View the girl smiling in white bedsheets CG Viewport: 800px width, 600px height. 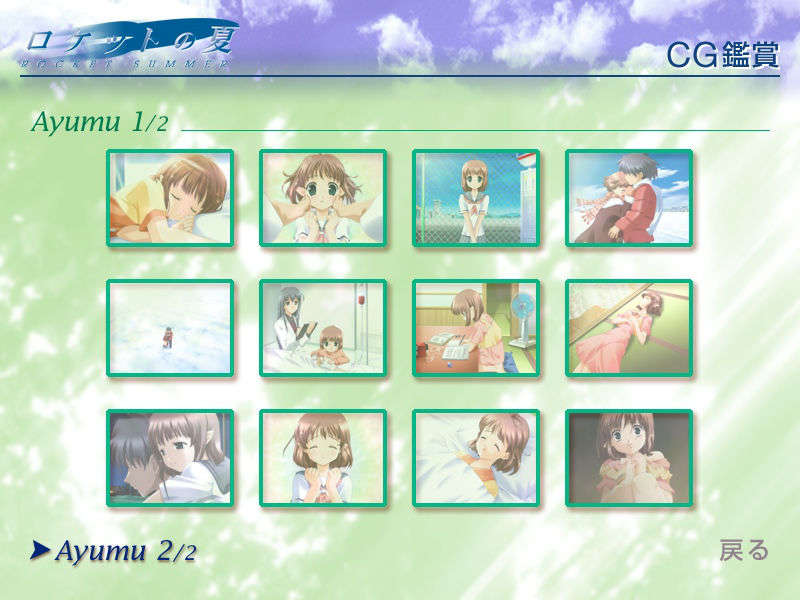click(476, 458)
